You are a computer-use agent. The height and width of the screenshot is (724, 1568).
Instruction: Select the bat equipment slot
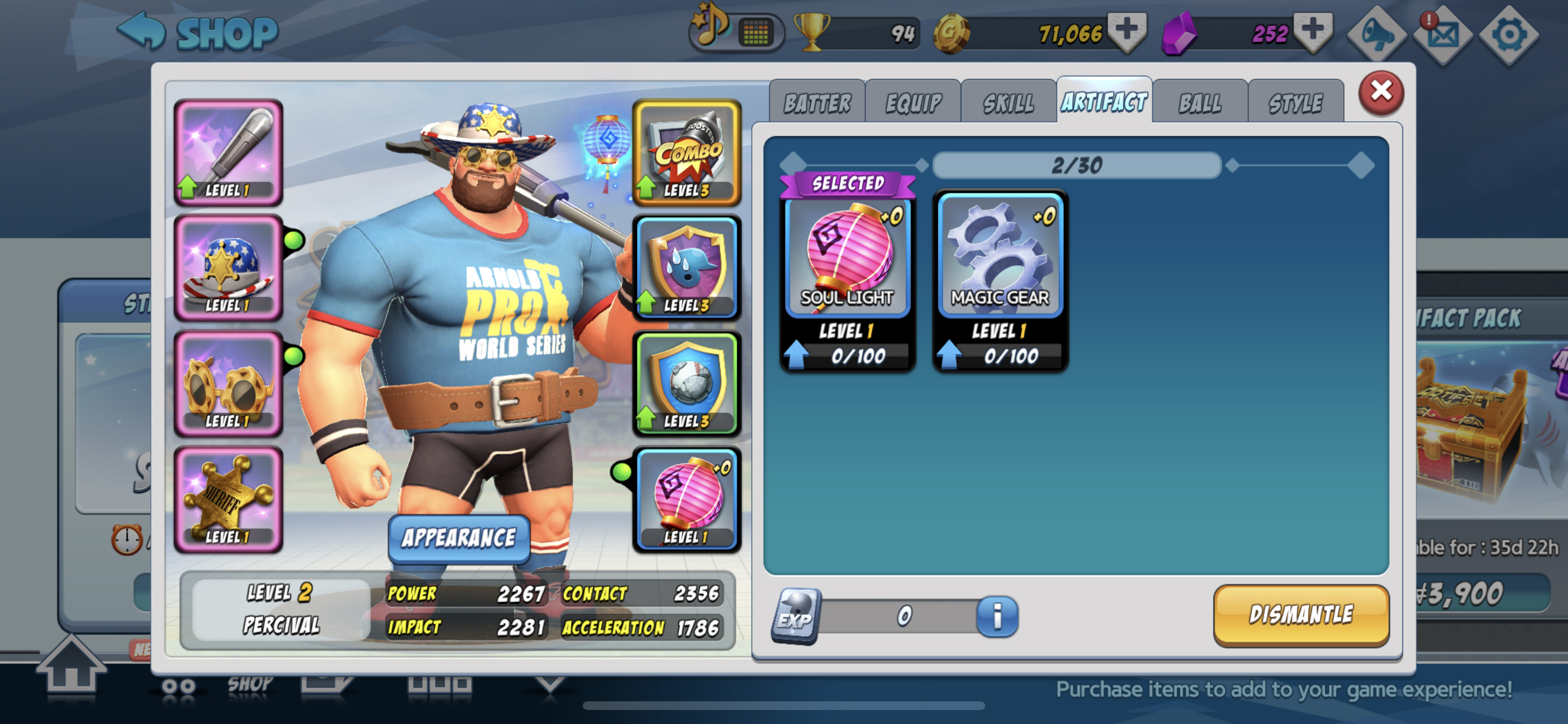click(228, 152)
